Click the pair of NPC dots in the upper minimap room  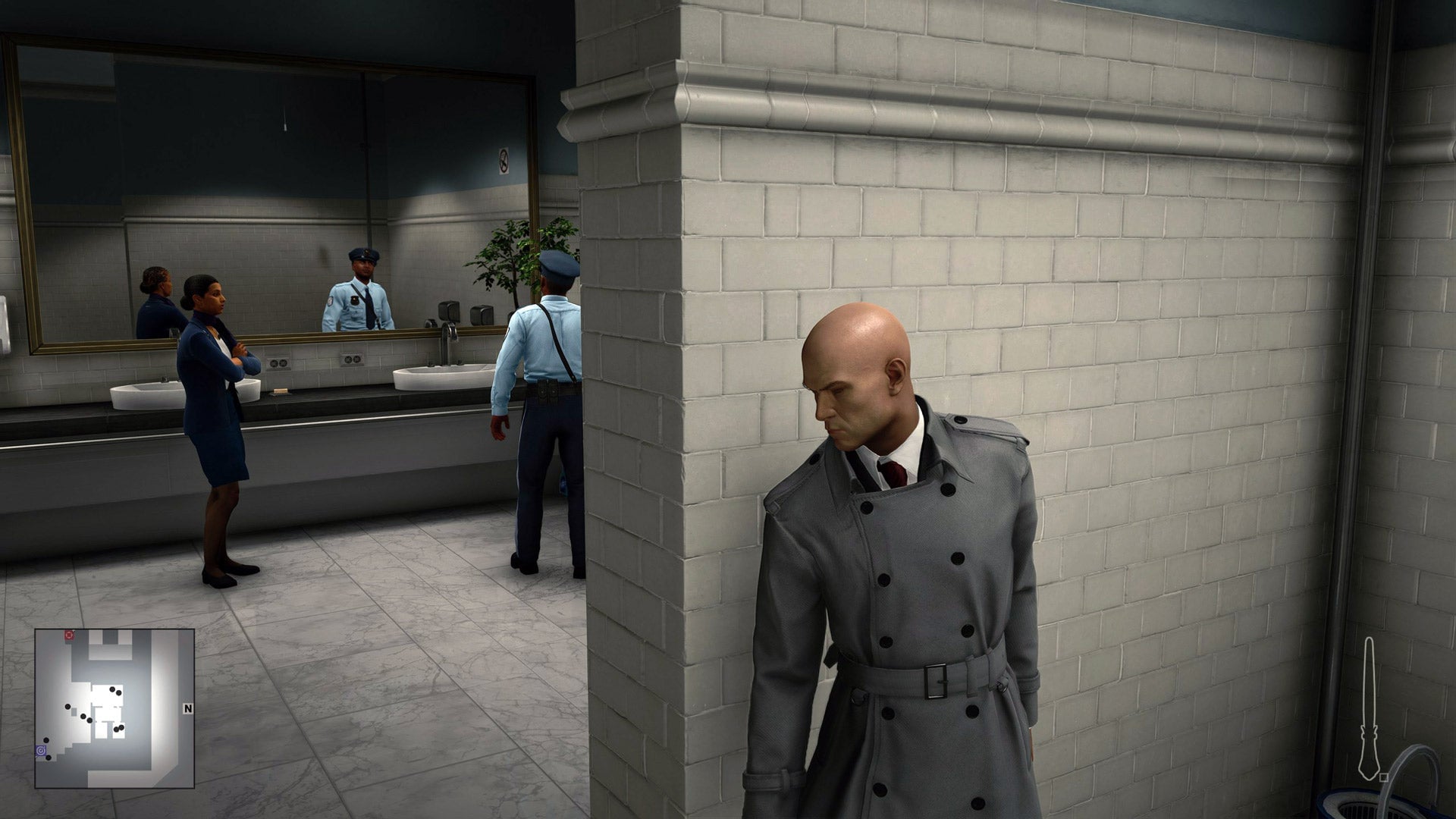[114, 690]
